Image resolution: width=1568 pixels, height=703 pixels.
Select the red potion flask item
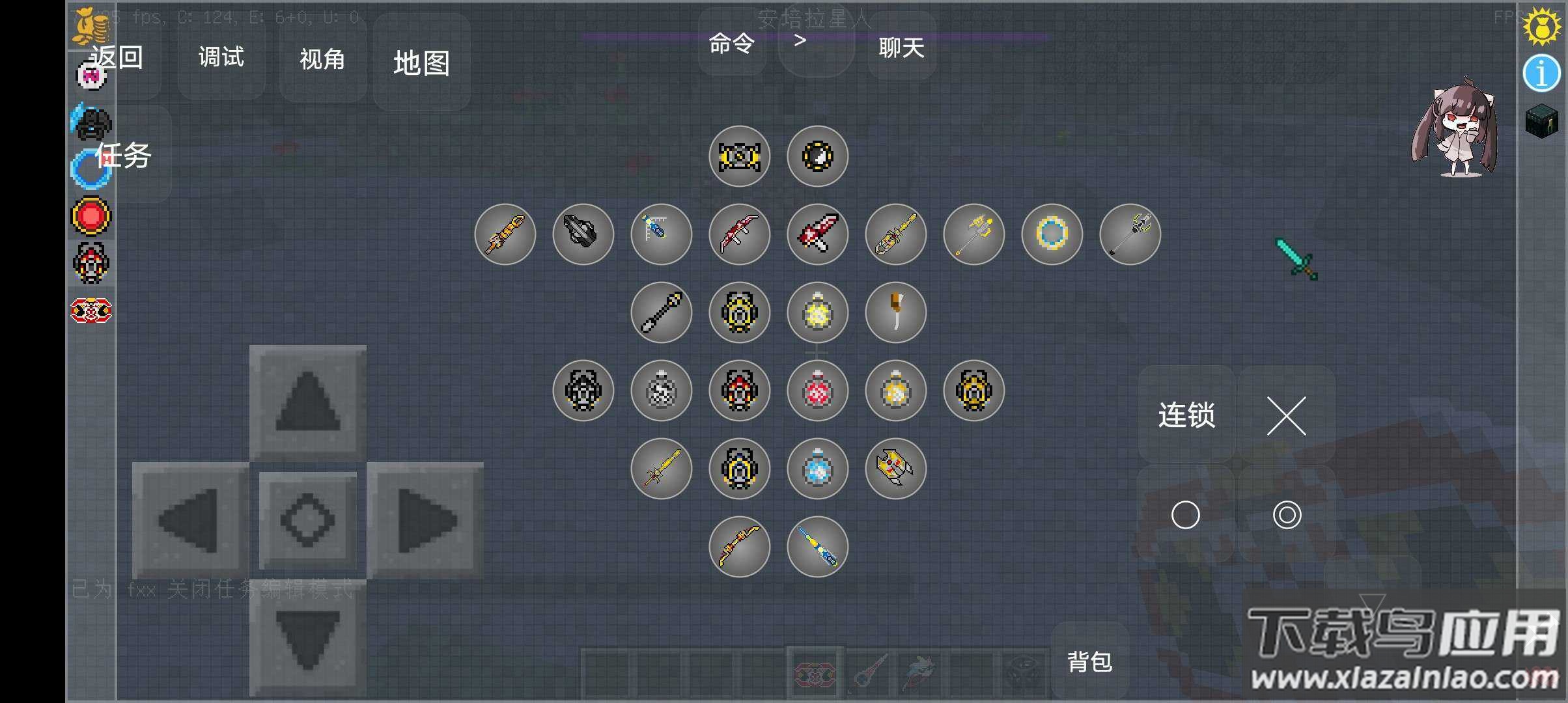pos(817,391)
